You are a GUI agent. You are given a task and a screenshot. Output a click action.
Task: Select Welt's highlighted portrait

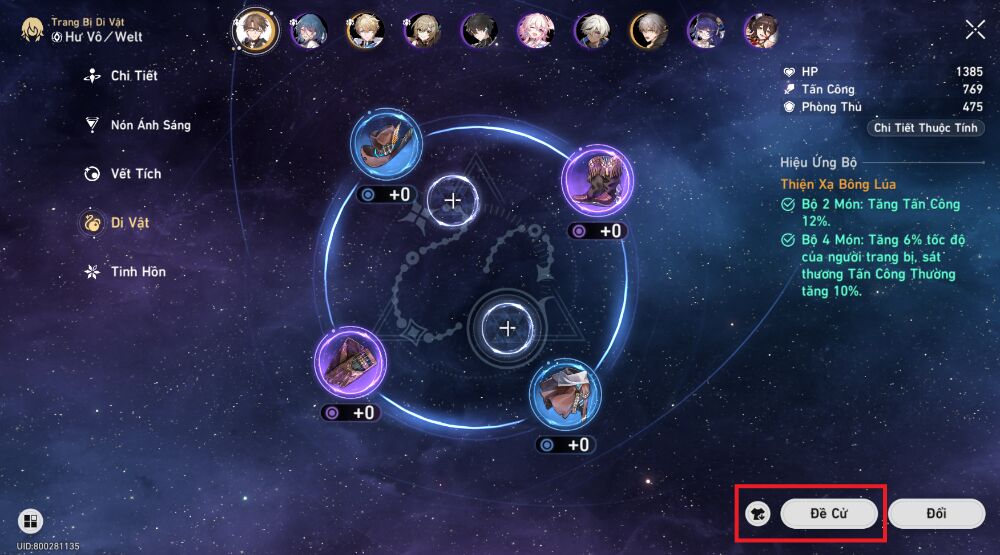tap(254, 30)
